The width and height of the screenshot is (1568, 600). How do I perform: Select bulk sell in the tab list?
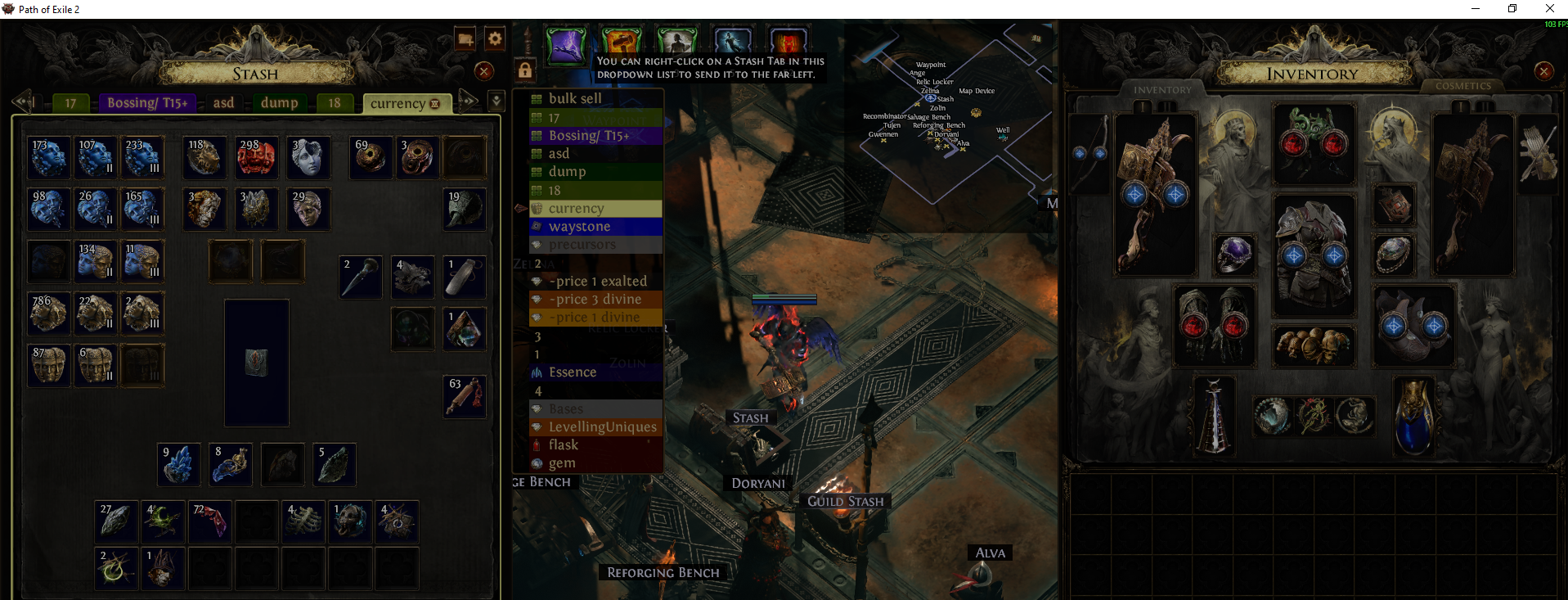click(x=575, y=99)
